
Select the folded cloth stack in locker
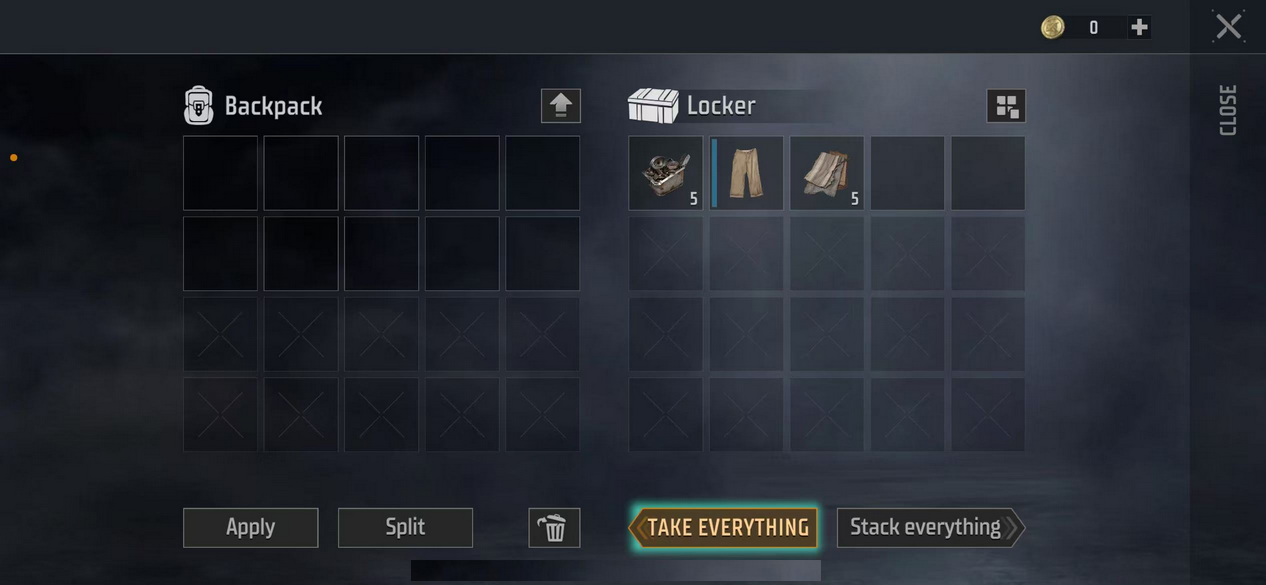tap(827, 173)
